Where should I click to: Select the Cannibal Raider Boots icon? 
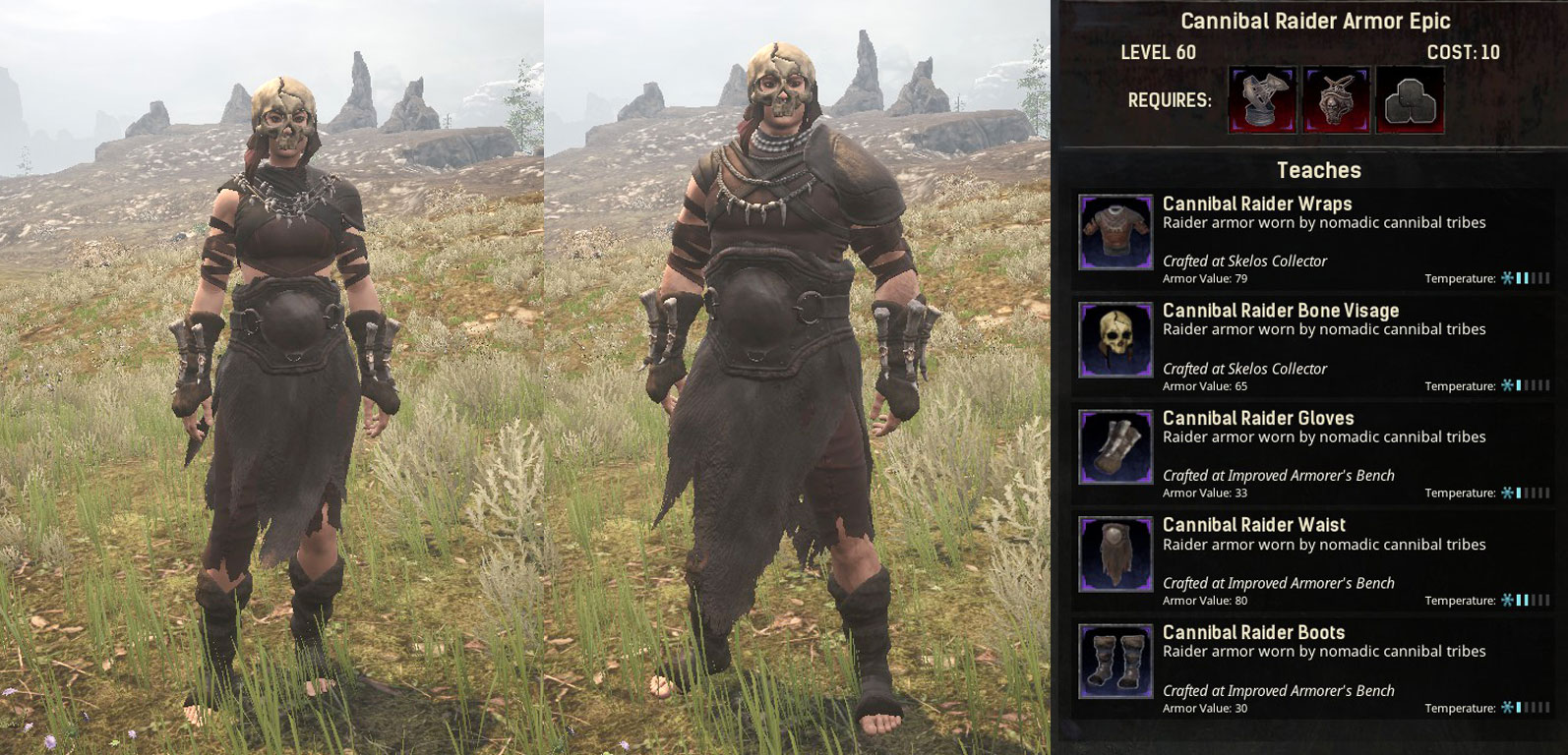point(1116,663)
